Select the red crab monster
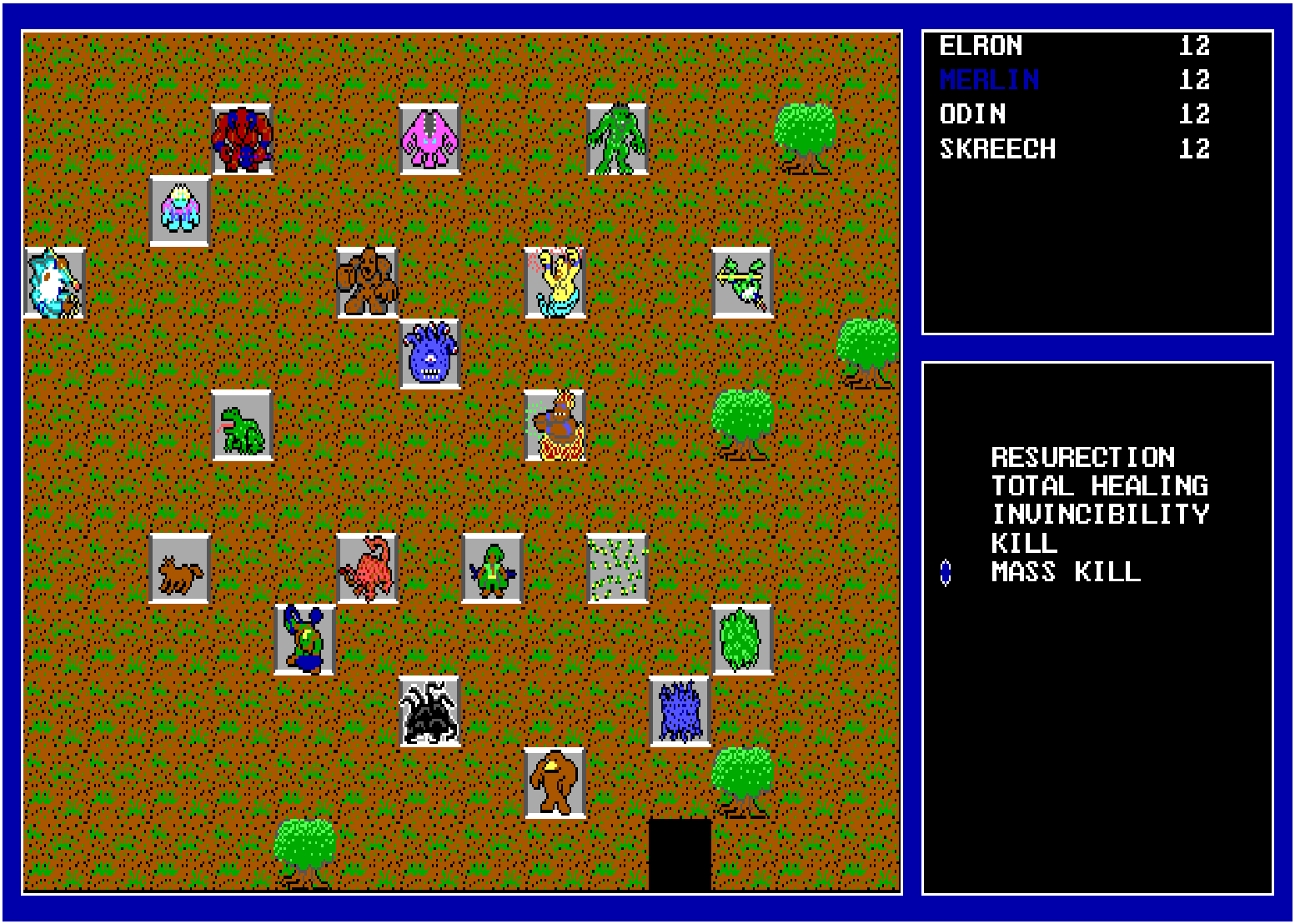This screenshot has height=924, width=1295. click(x=368, y=568)
